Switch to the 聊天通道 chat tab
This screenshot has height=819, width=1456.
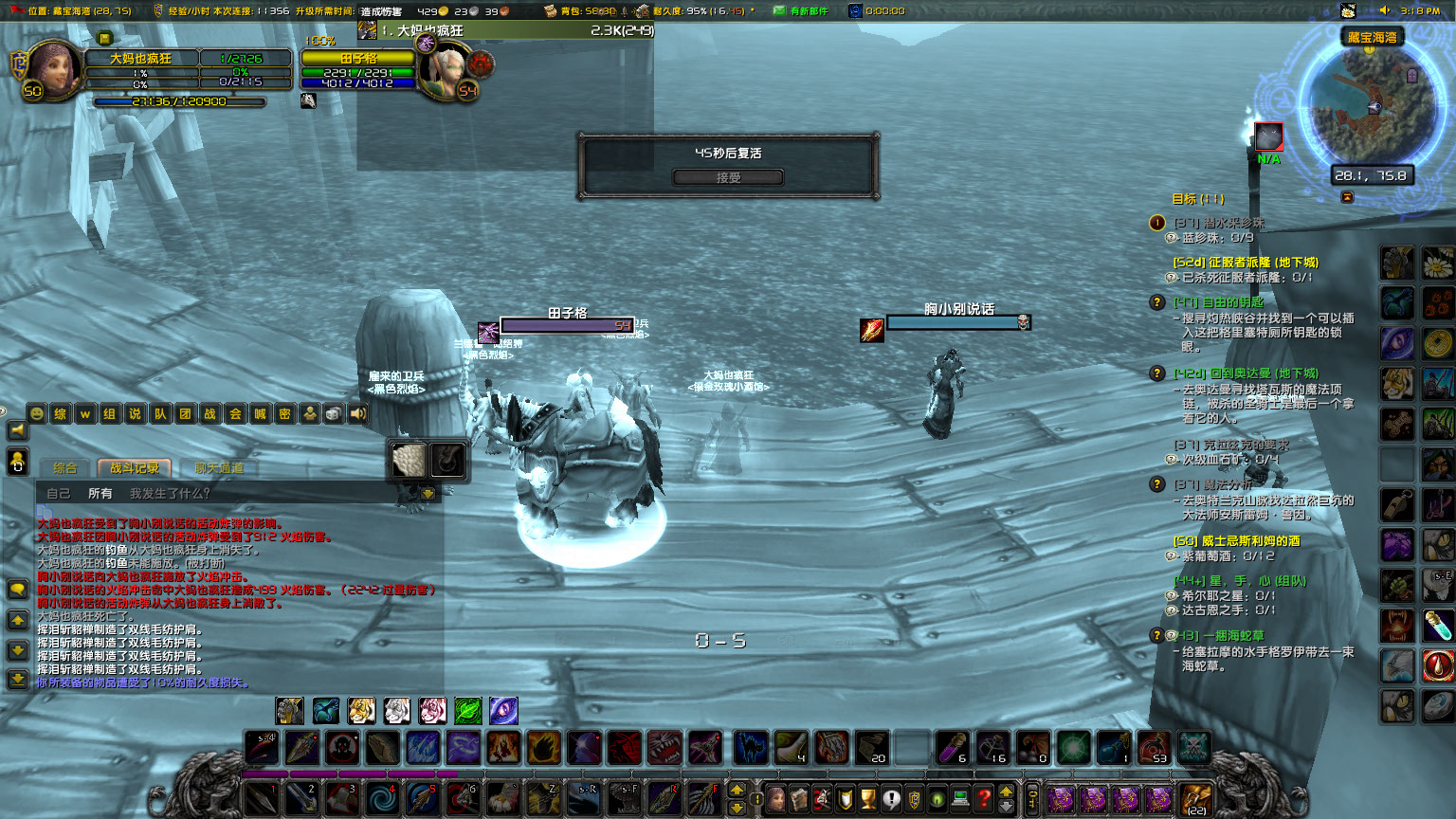click(x=218, y=467)
